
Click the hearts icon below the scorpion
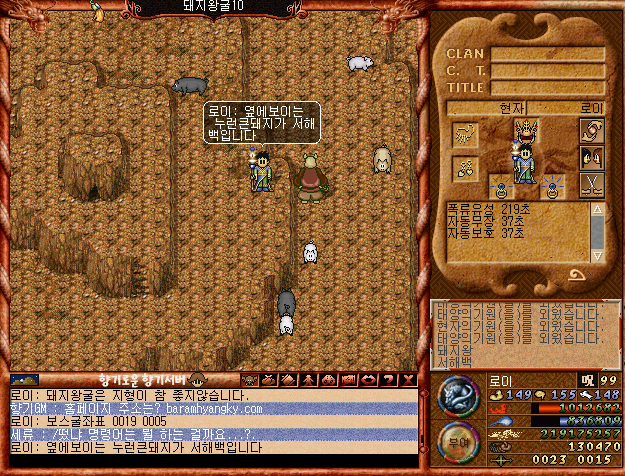coord(465,168)
